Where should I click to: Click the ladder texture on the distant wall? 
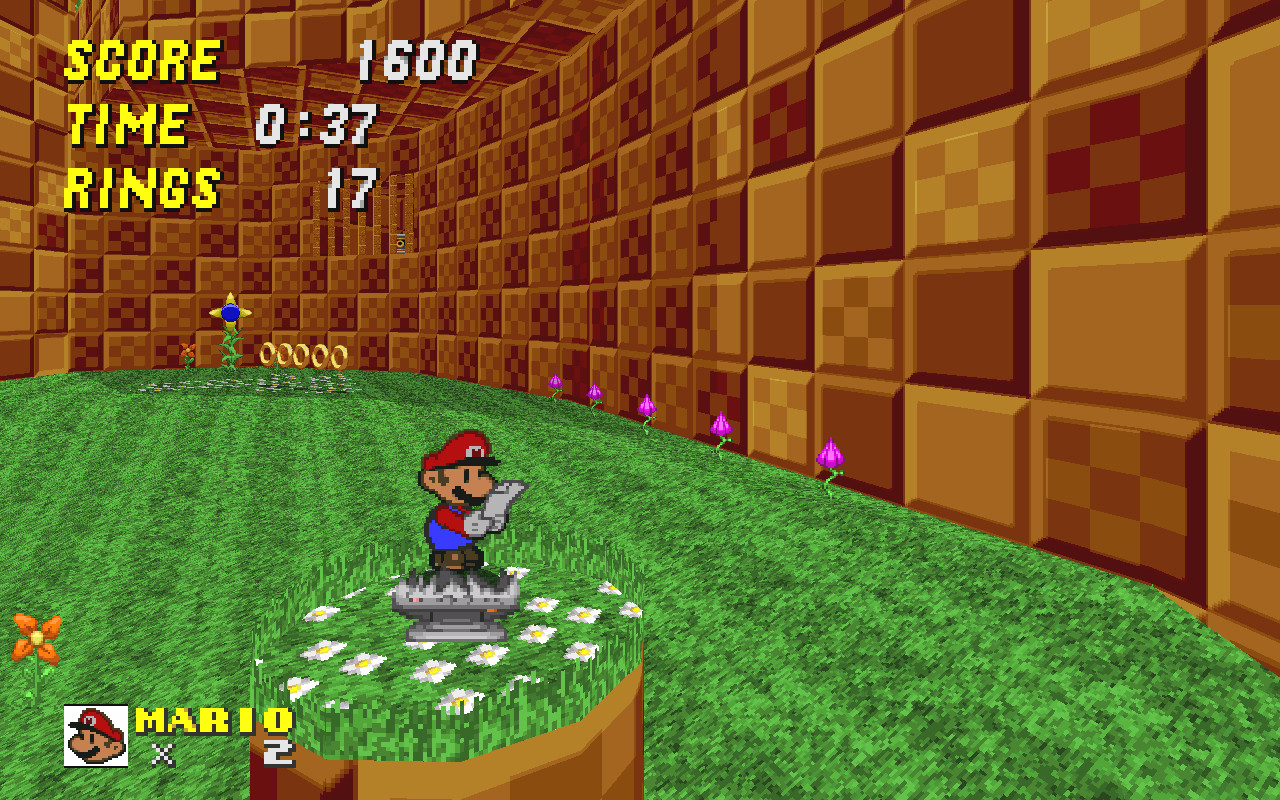(x=399, y=215)
